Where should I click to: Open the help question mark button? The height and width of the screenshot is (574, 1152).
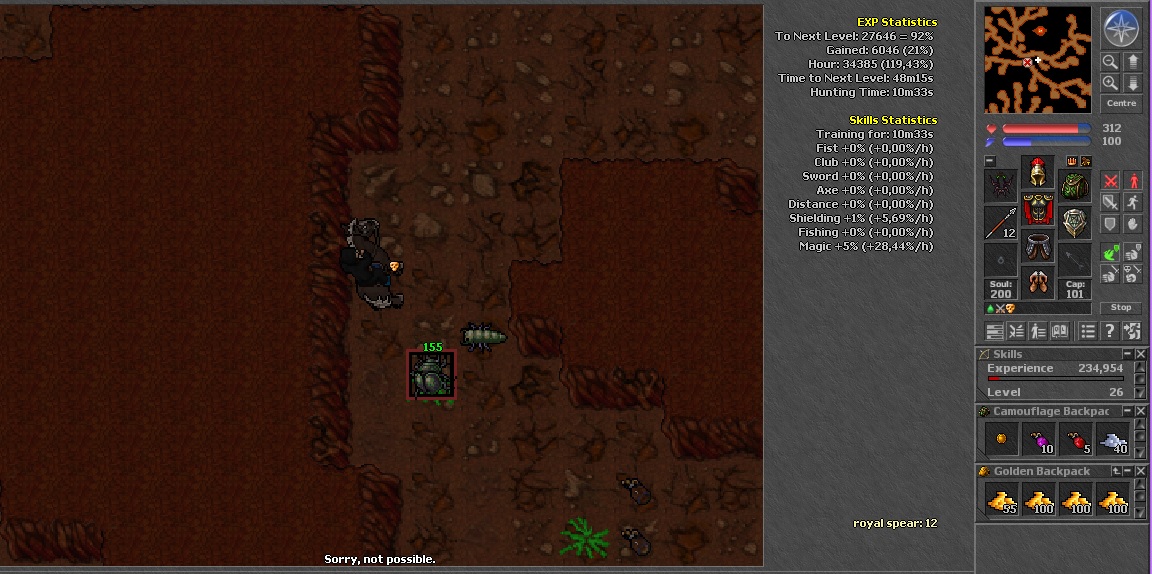[x=1110, y=332]
